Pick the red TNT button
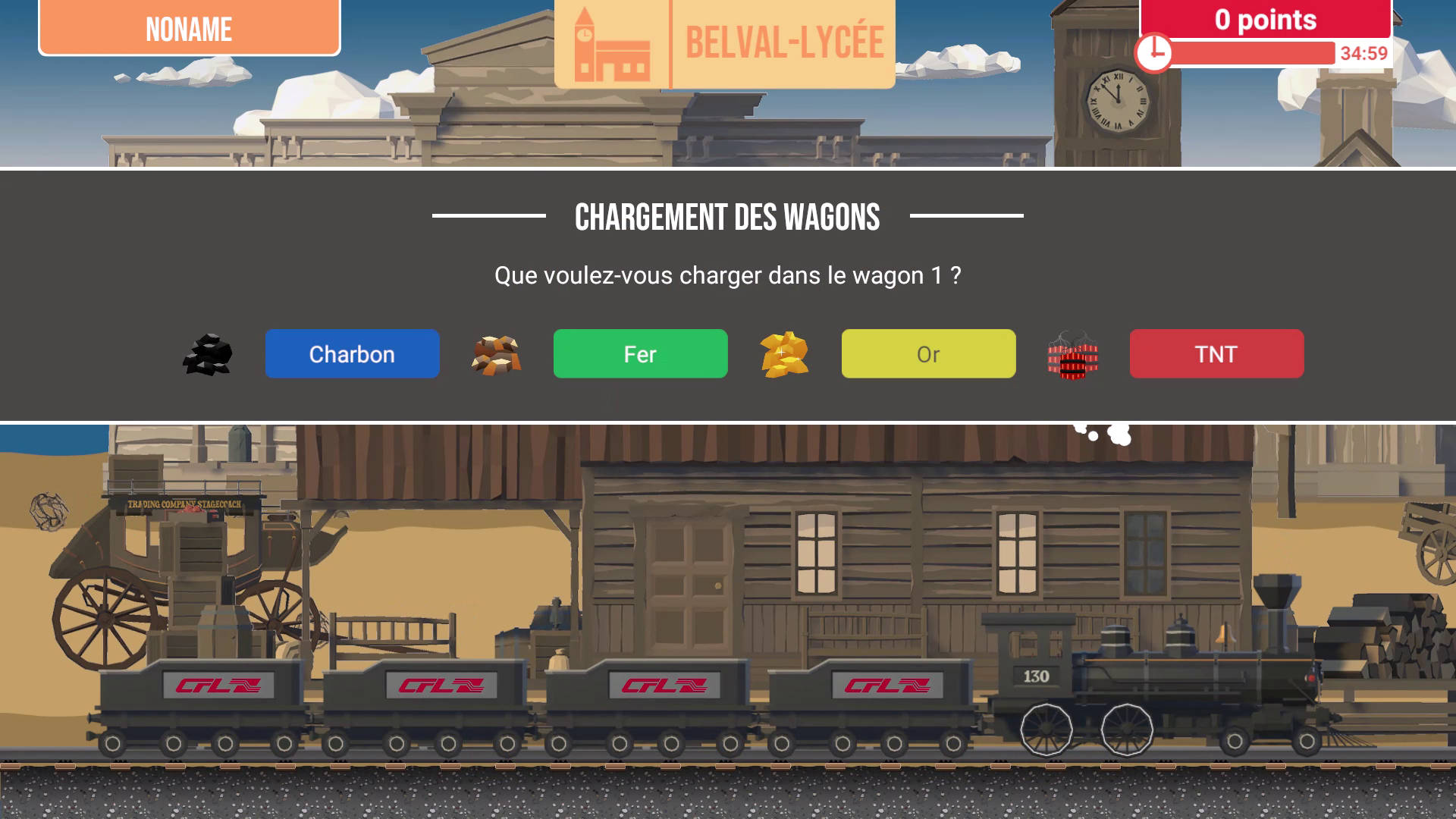This screenshot has width=1456, height=819. 1216,353
